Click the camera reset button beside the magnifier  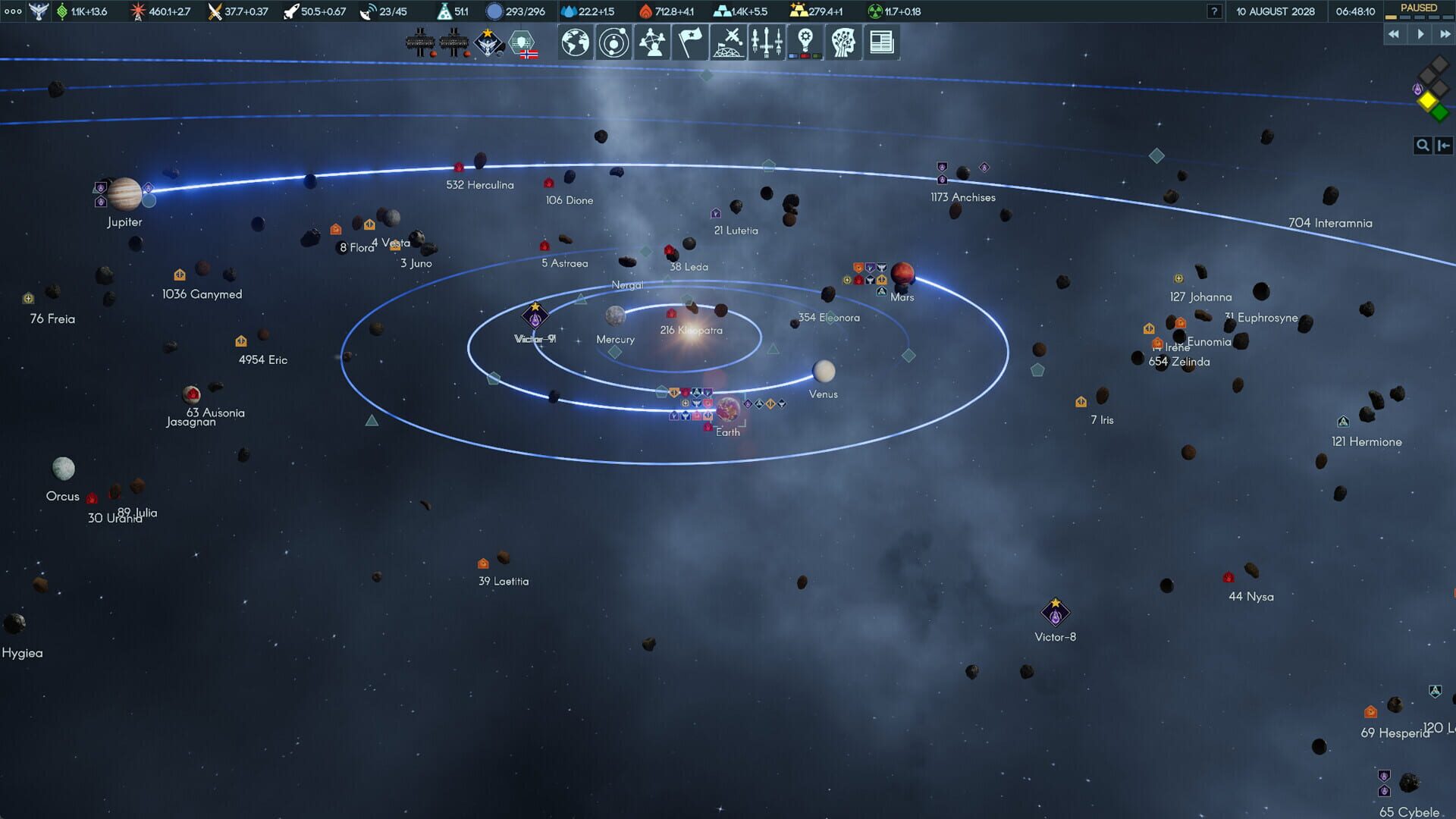(x=1442, y=145)
